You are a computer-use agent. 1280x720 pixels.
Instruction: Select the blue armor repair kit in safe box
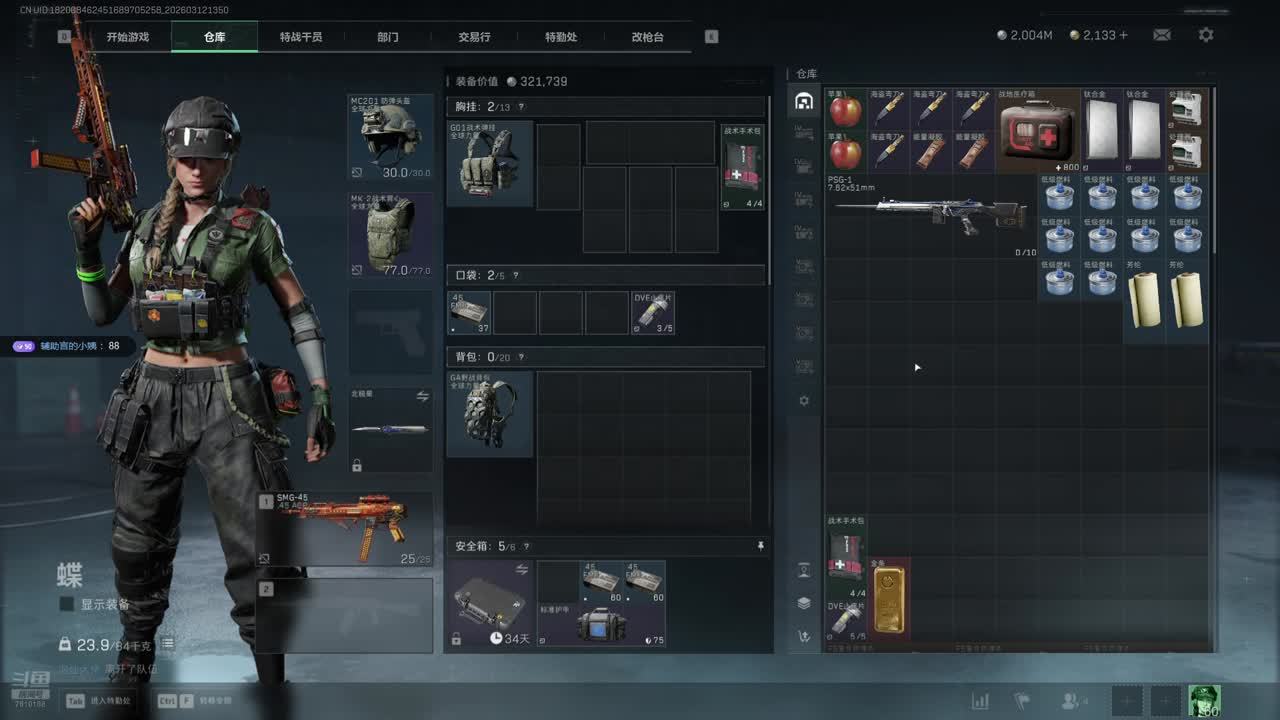(x=601, y=625)
